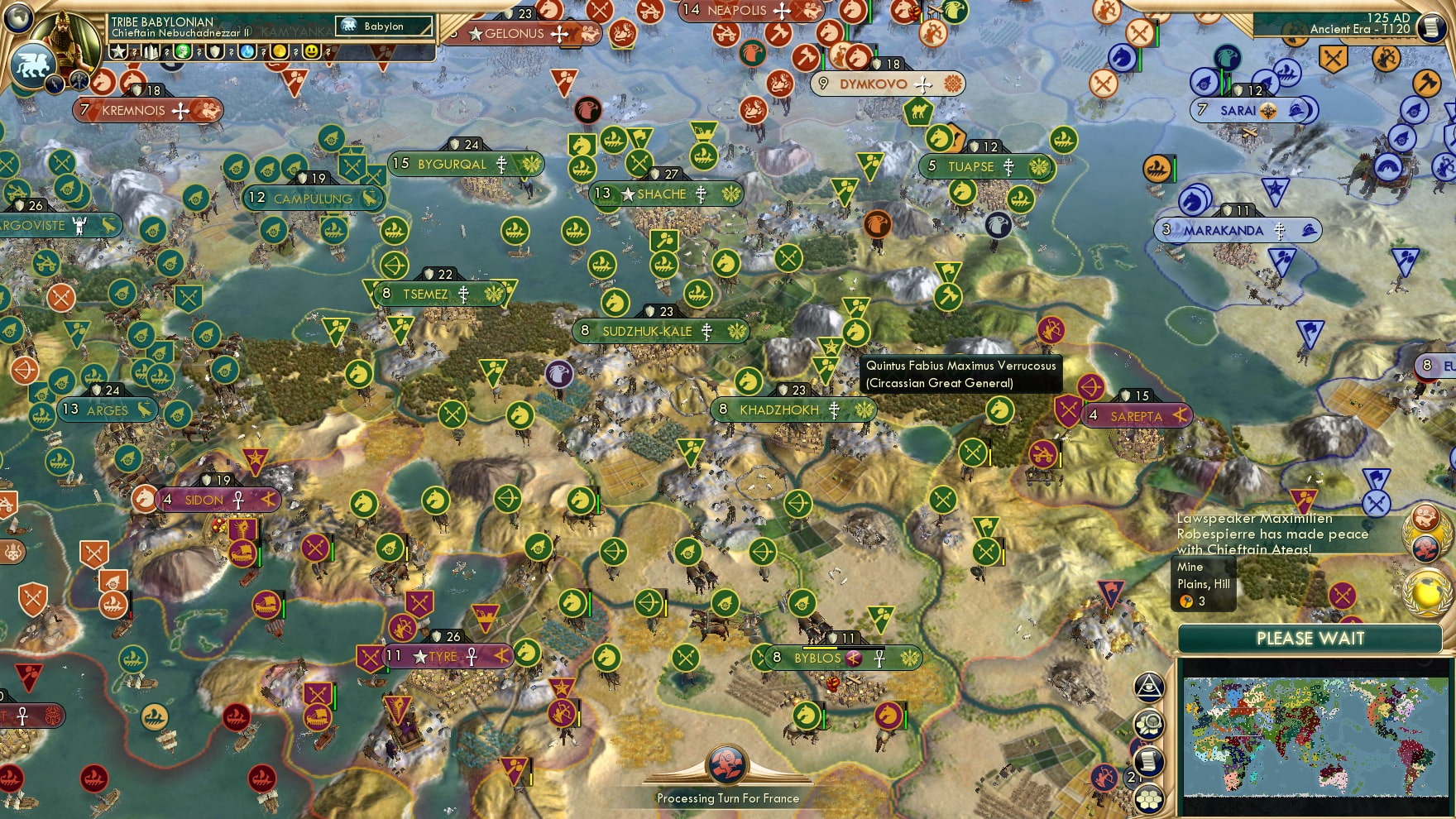Open the Babylon civilization dropdown

tap(382, 26)
